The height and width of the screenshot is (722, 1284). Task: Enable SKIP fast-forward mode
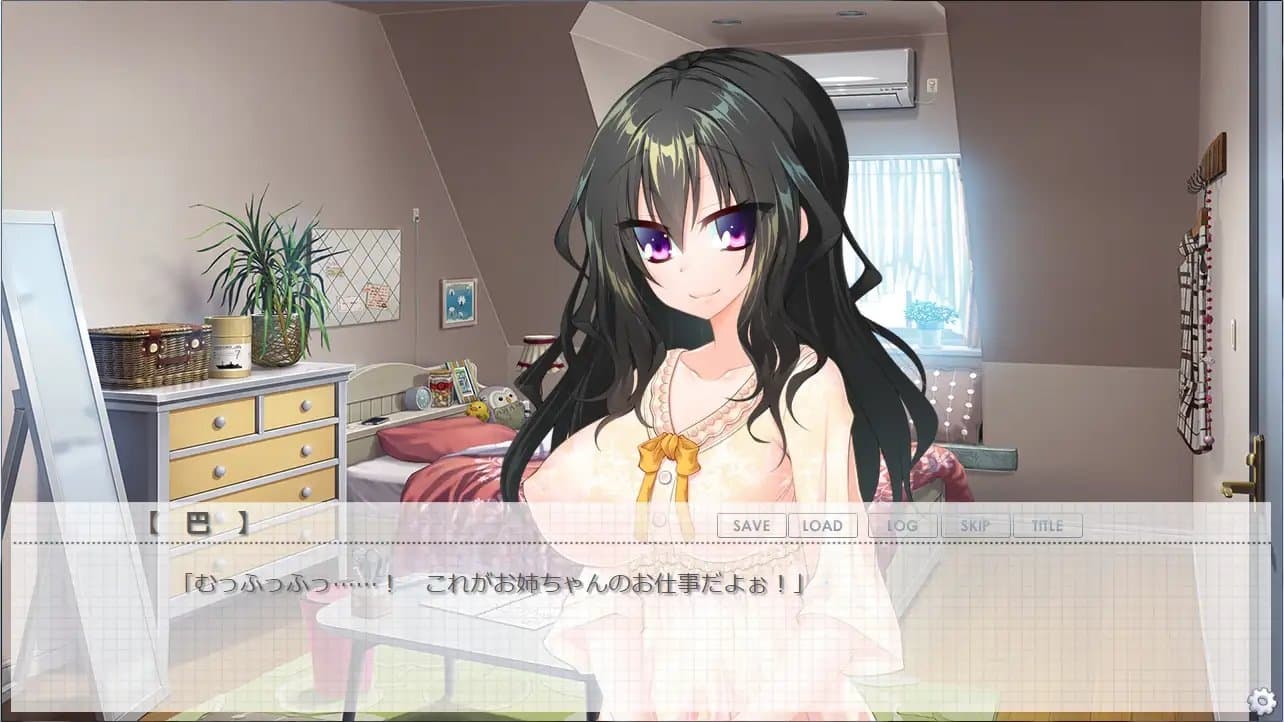coord(977,525)
